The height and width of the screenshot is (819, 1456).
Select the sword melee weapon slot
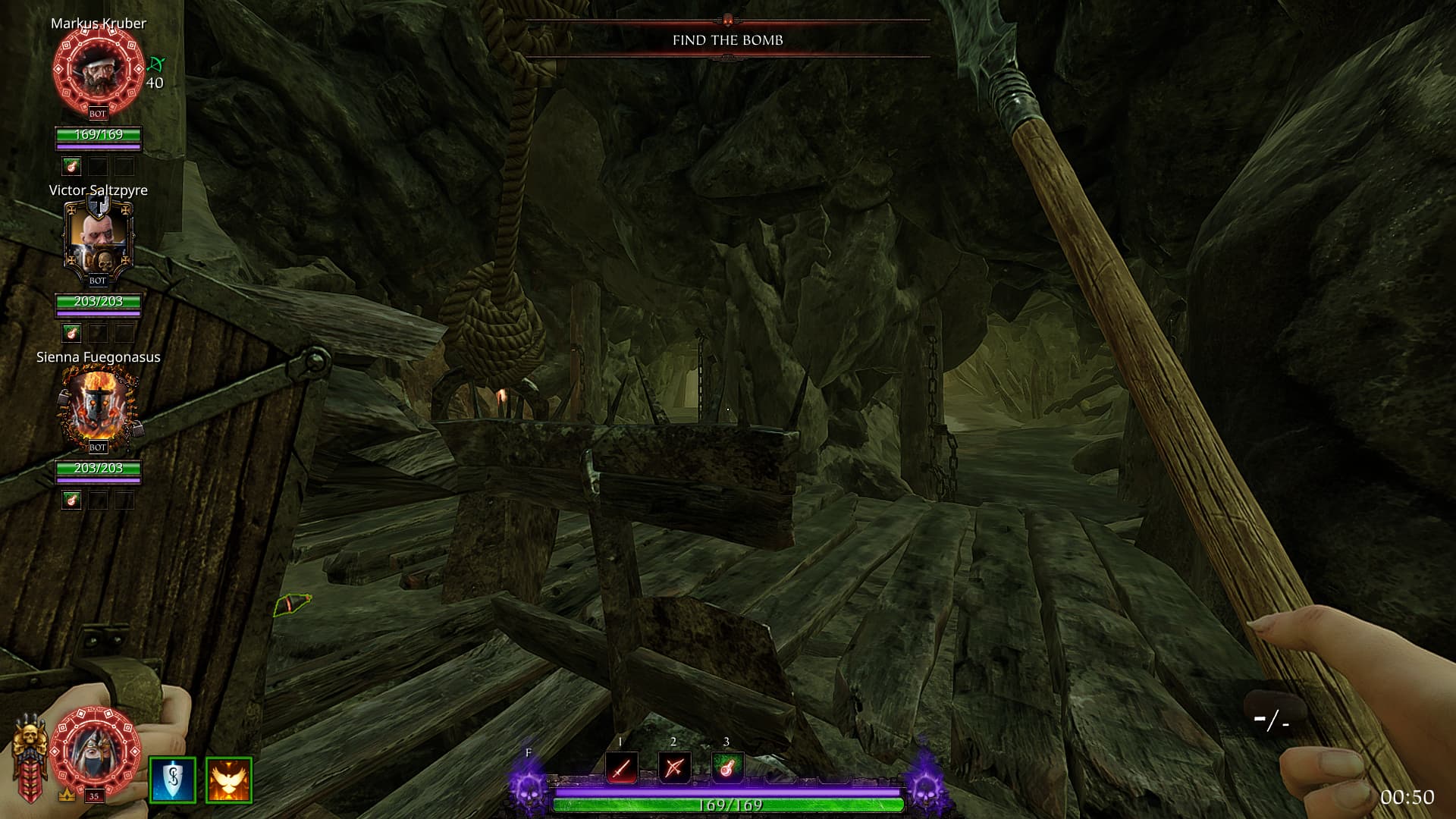621,768
